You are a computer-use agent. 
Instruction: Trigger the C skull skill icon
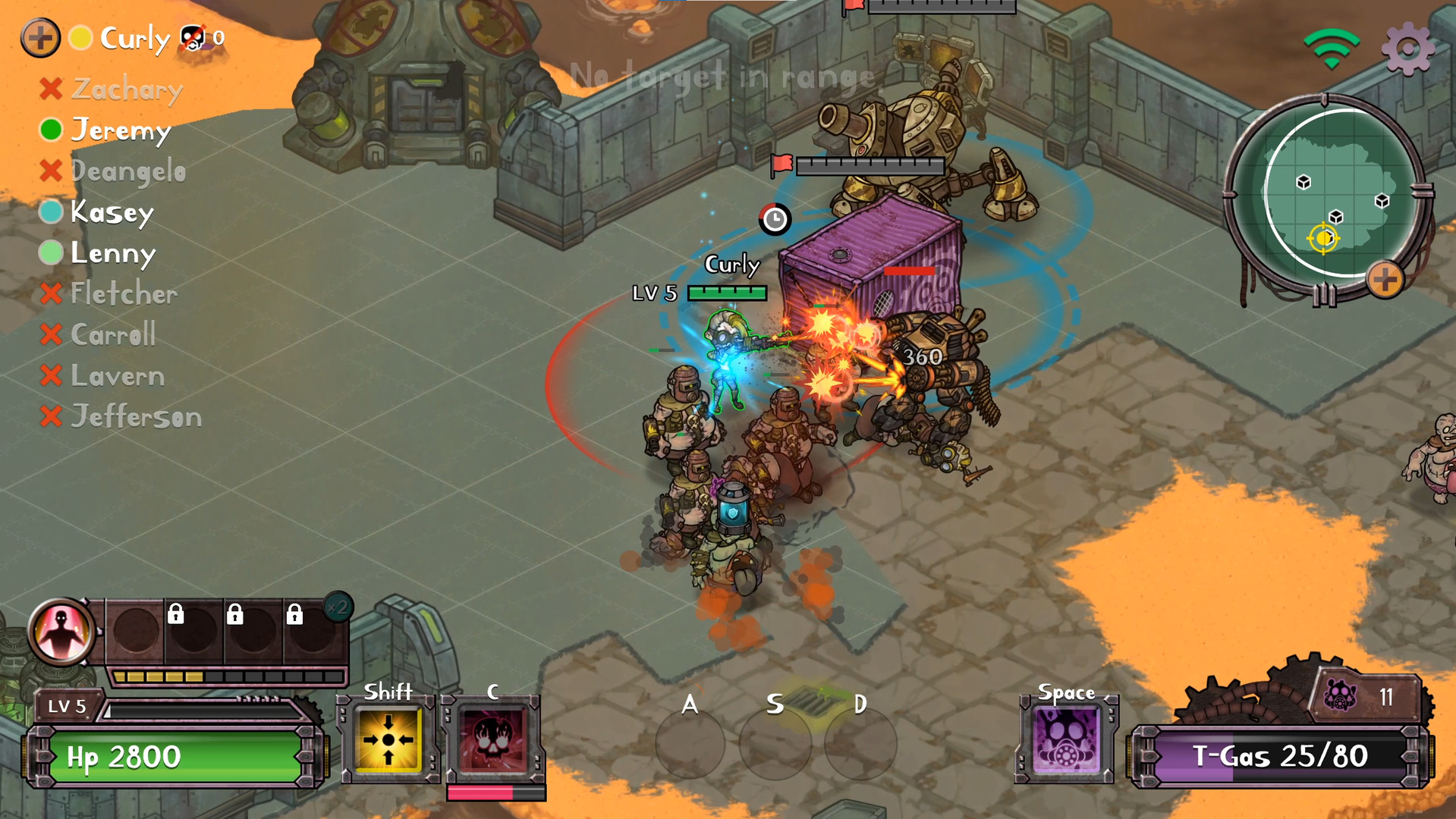pyautogui.click(x=495, y=738)
